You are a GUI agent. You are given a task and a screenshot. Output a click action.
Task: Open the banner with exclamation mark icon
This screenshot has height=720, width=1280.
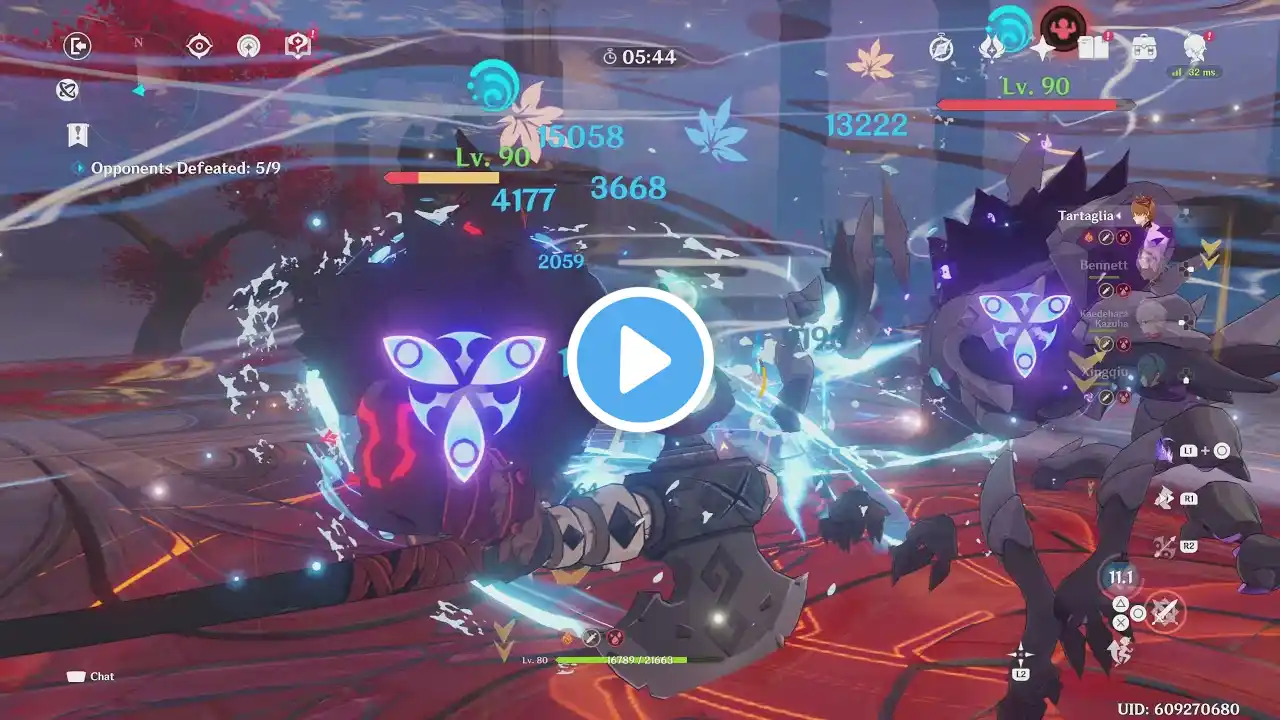click(x=77, y=134)
